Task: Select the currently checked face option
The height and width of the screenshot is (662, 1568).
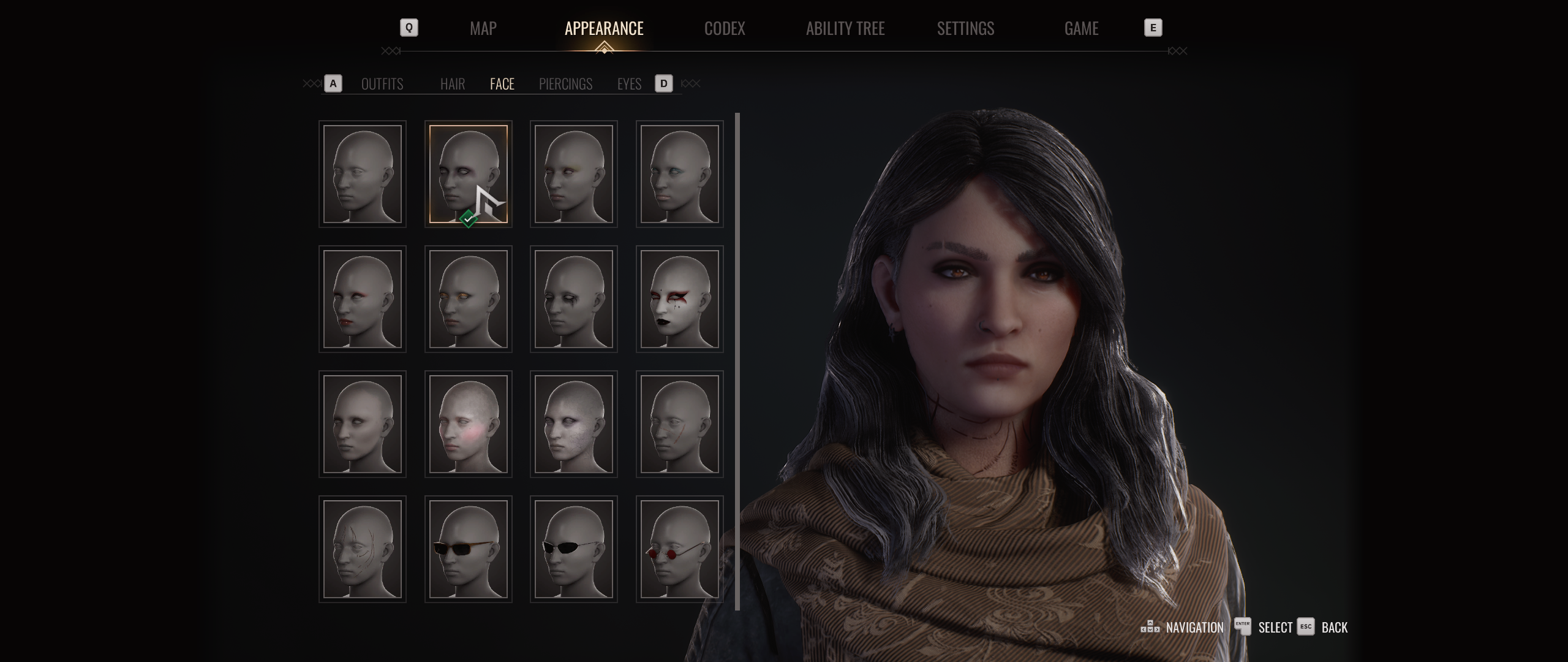Action: click(468, 174)
